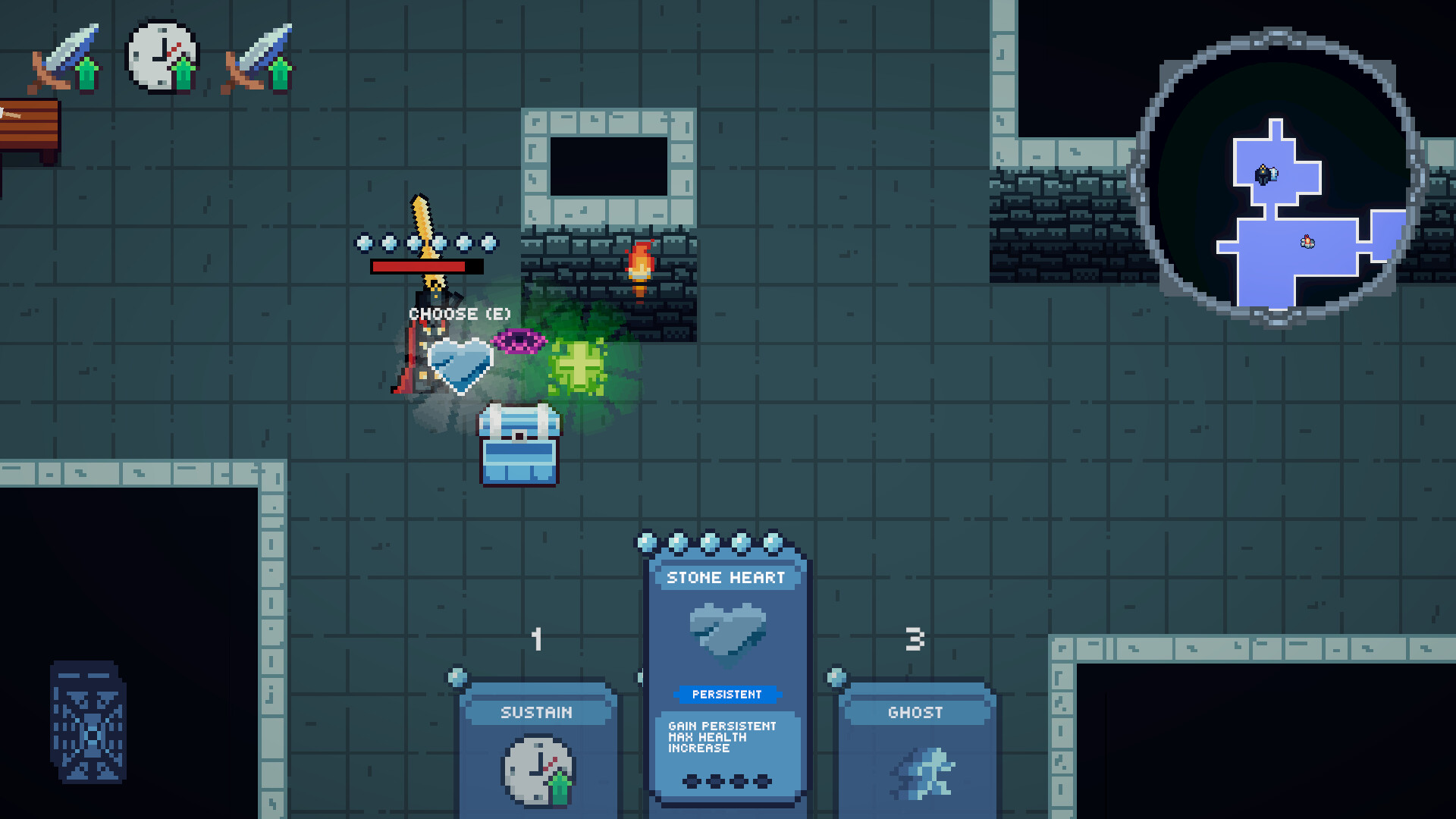This screenshot has width=1456, height=819.
Task: Click the pink winged item near the chest
Action: (519, 341)
